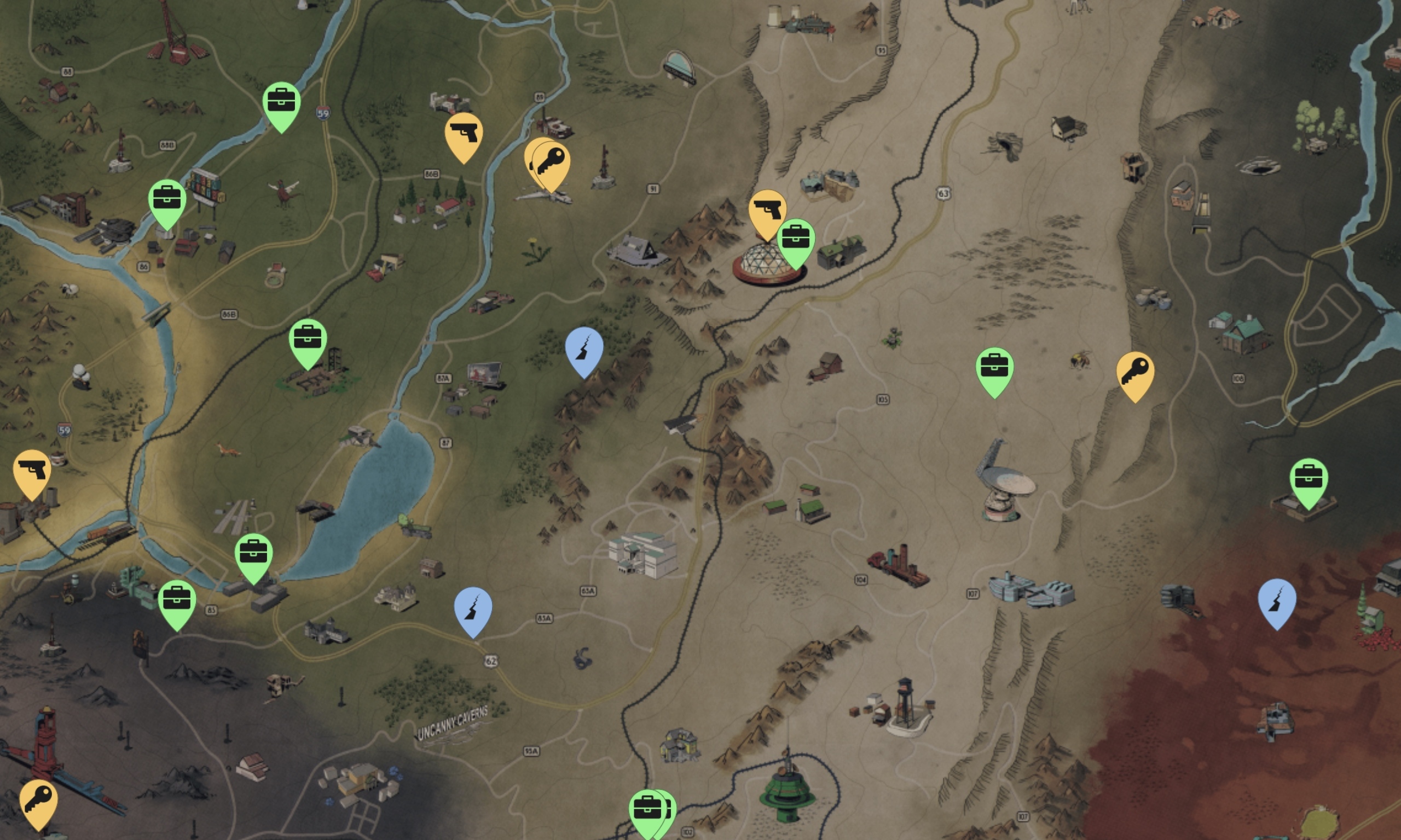The width and height of the screenshot is (1401, 840).
Task: Select the key marker right of the bee icon
Action: coord(1135,372)
